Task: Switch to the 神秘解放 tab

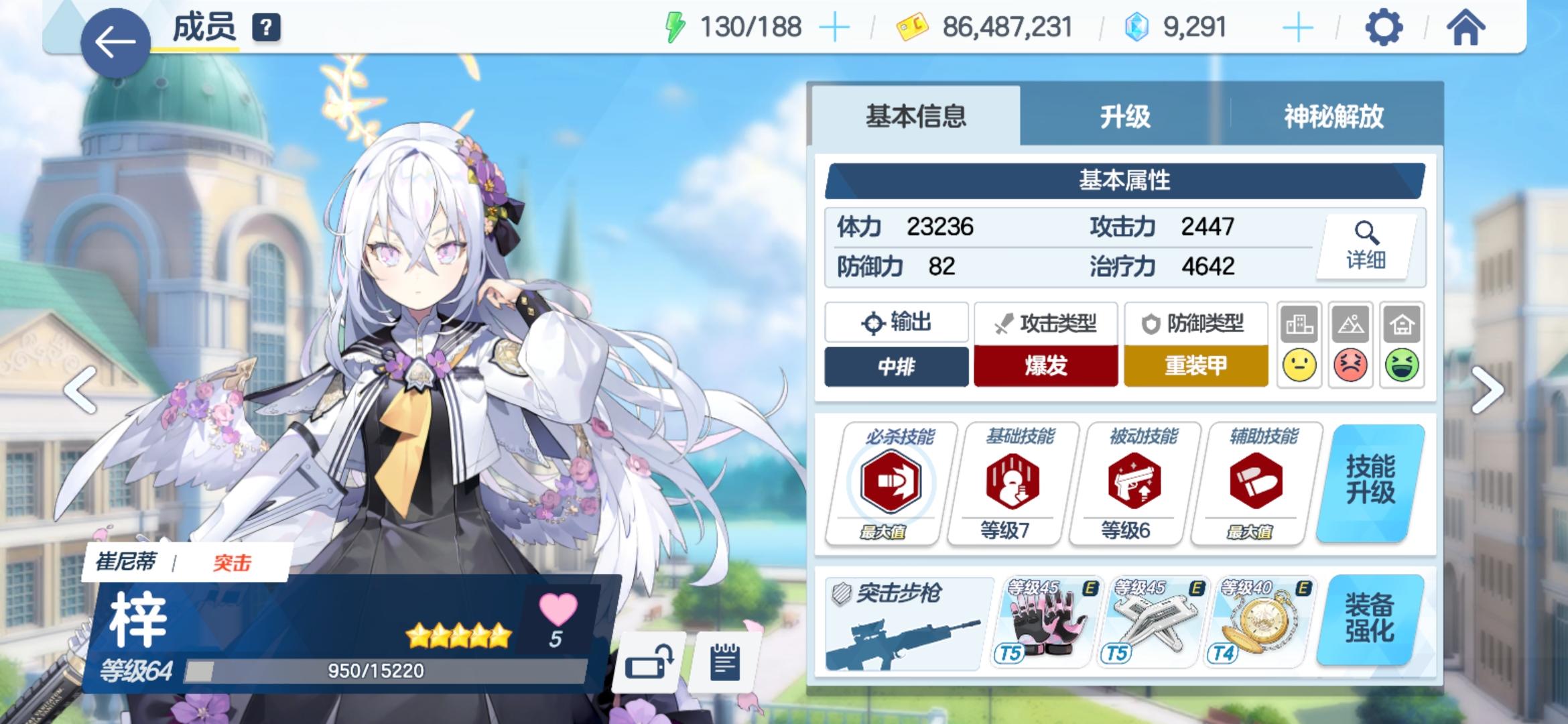Action: [x=1333, y=116]
